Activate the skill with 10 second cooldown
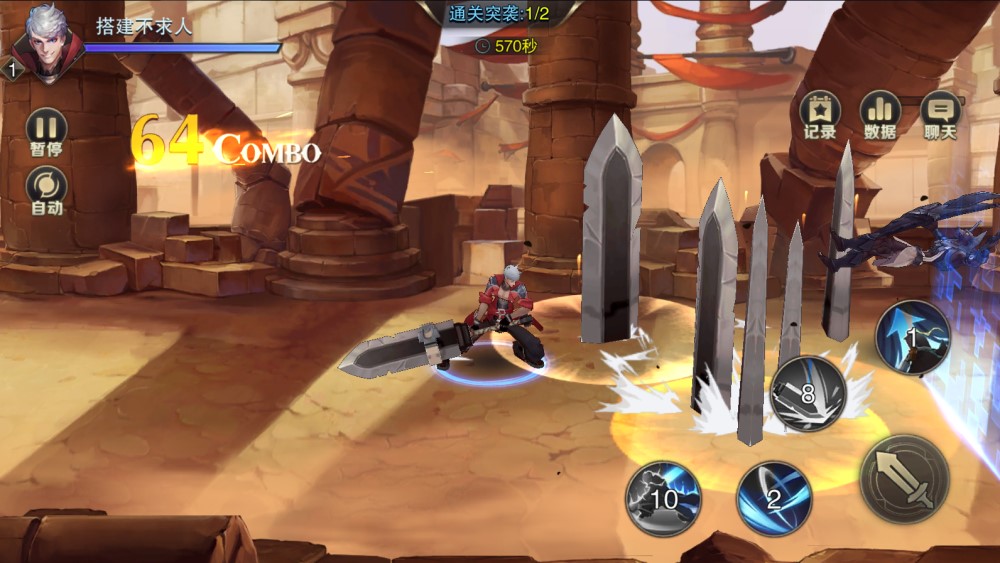 663,497
